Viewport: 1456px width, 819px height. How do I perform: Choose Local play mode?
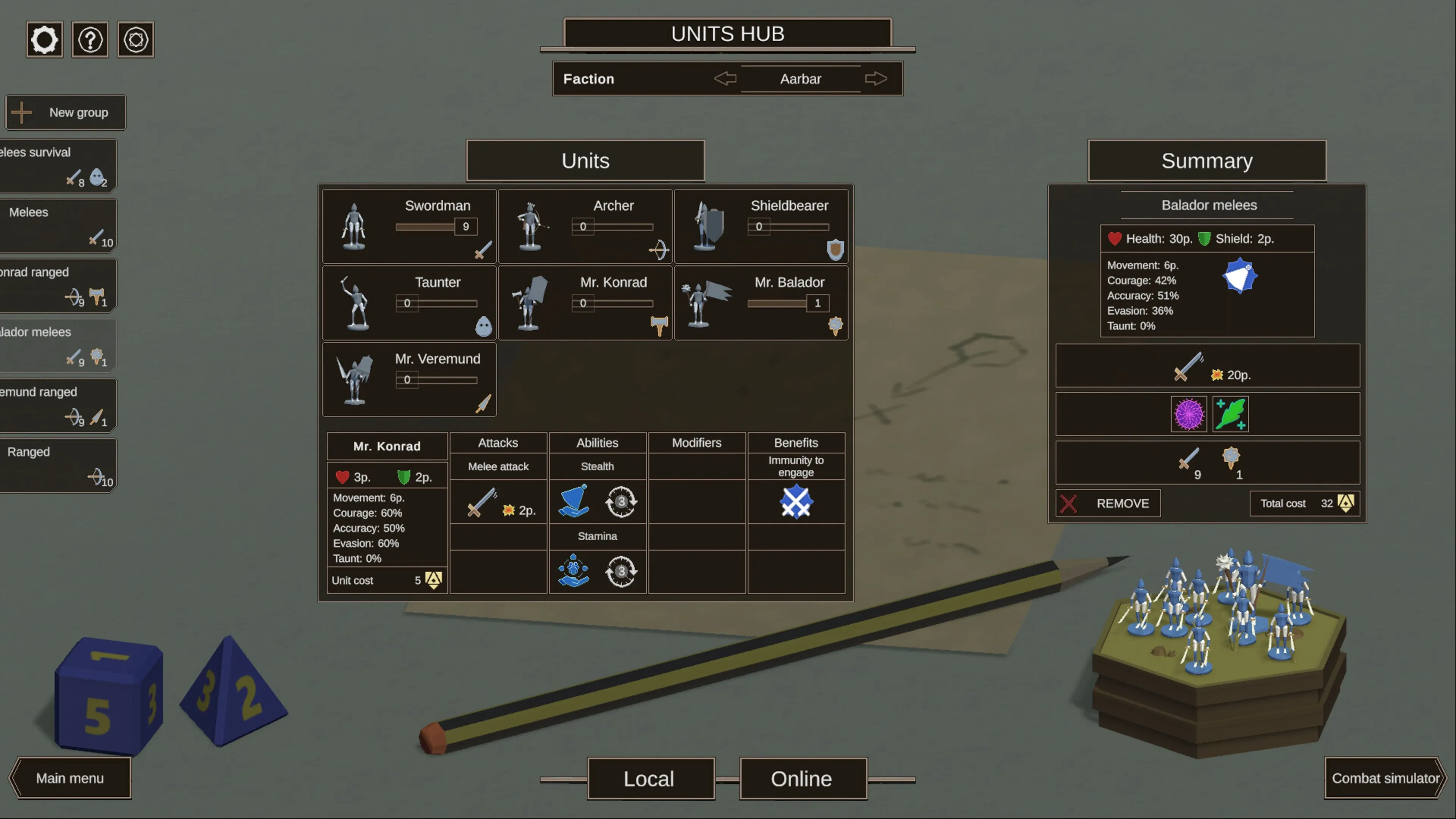[649, 779]
